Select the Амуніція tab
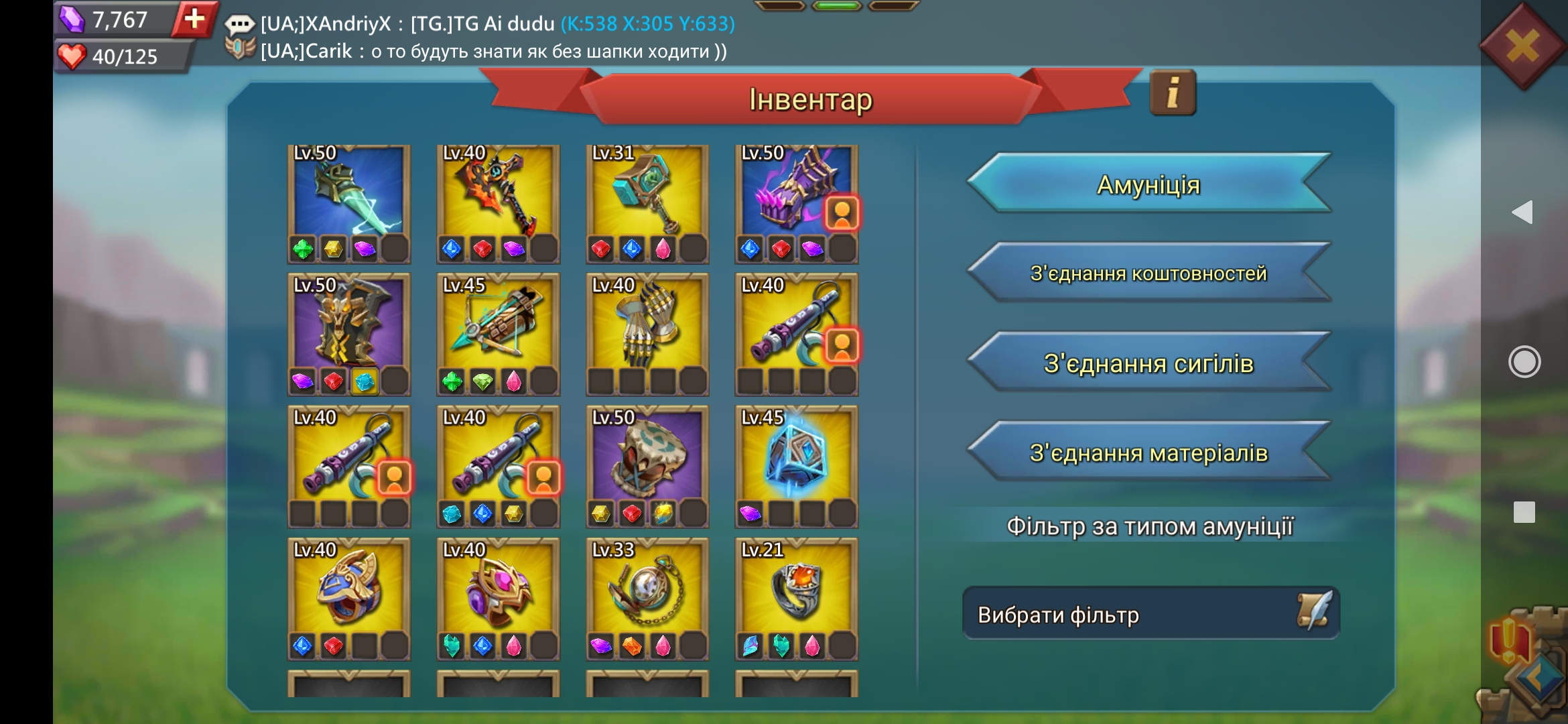Screen dimensions: 1568x724 pyautogui.click(x=1148, y=184)
